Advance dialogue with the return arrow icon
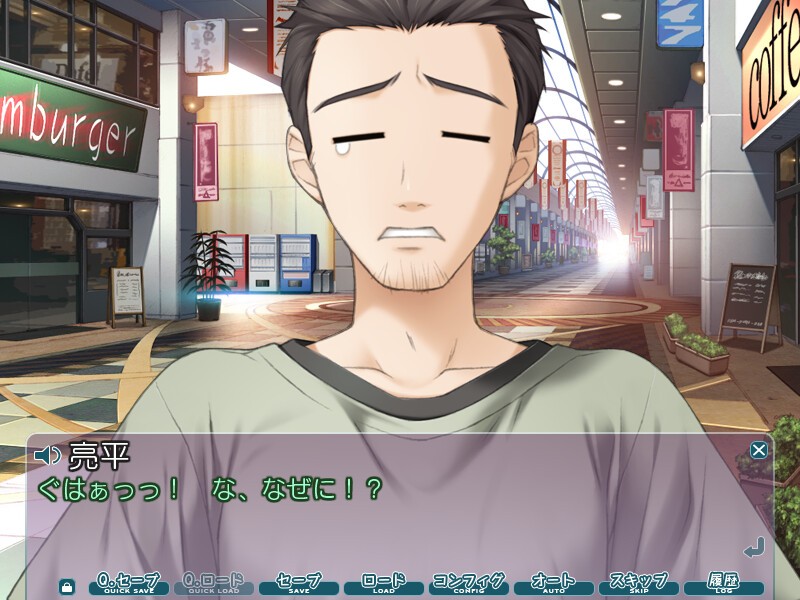Viewport: 800px width, 600px height. (754, 547)
